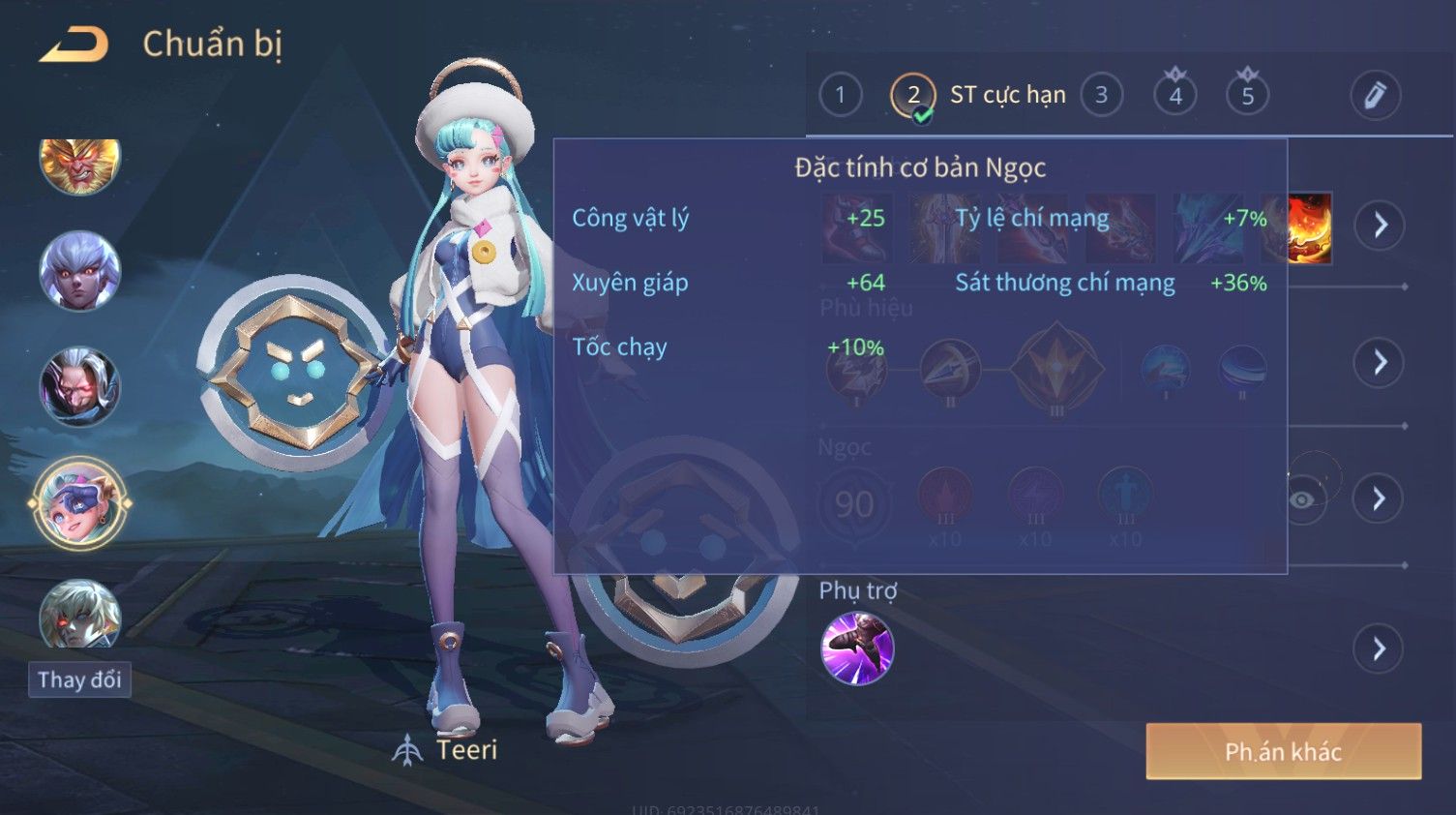The height and width of the screenshot is (815, 1456).
Task: Select the purple boot Phụ trợ spell
Action: tap(856, 649)
